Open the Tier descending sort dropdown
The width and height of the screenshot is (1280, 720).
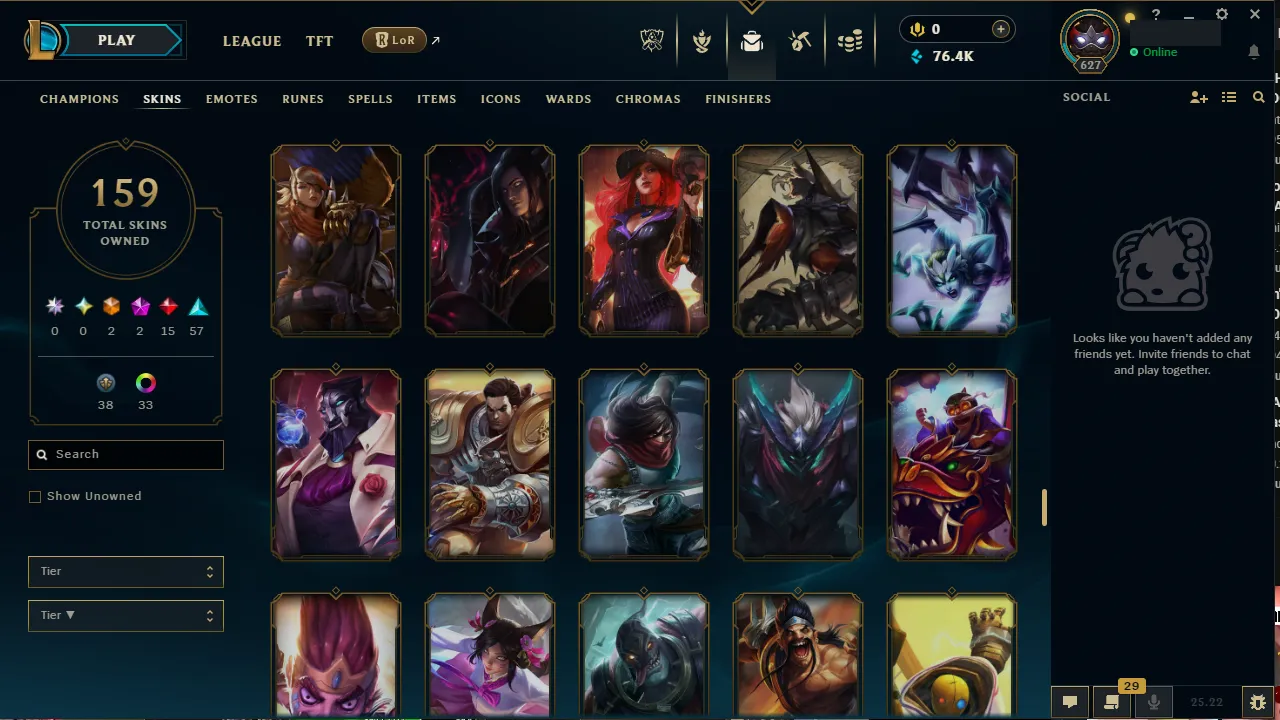125,615
